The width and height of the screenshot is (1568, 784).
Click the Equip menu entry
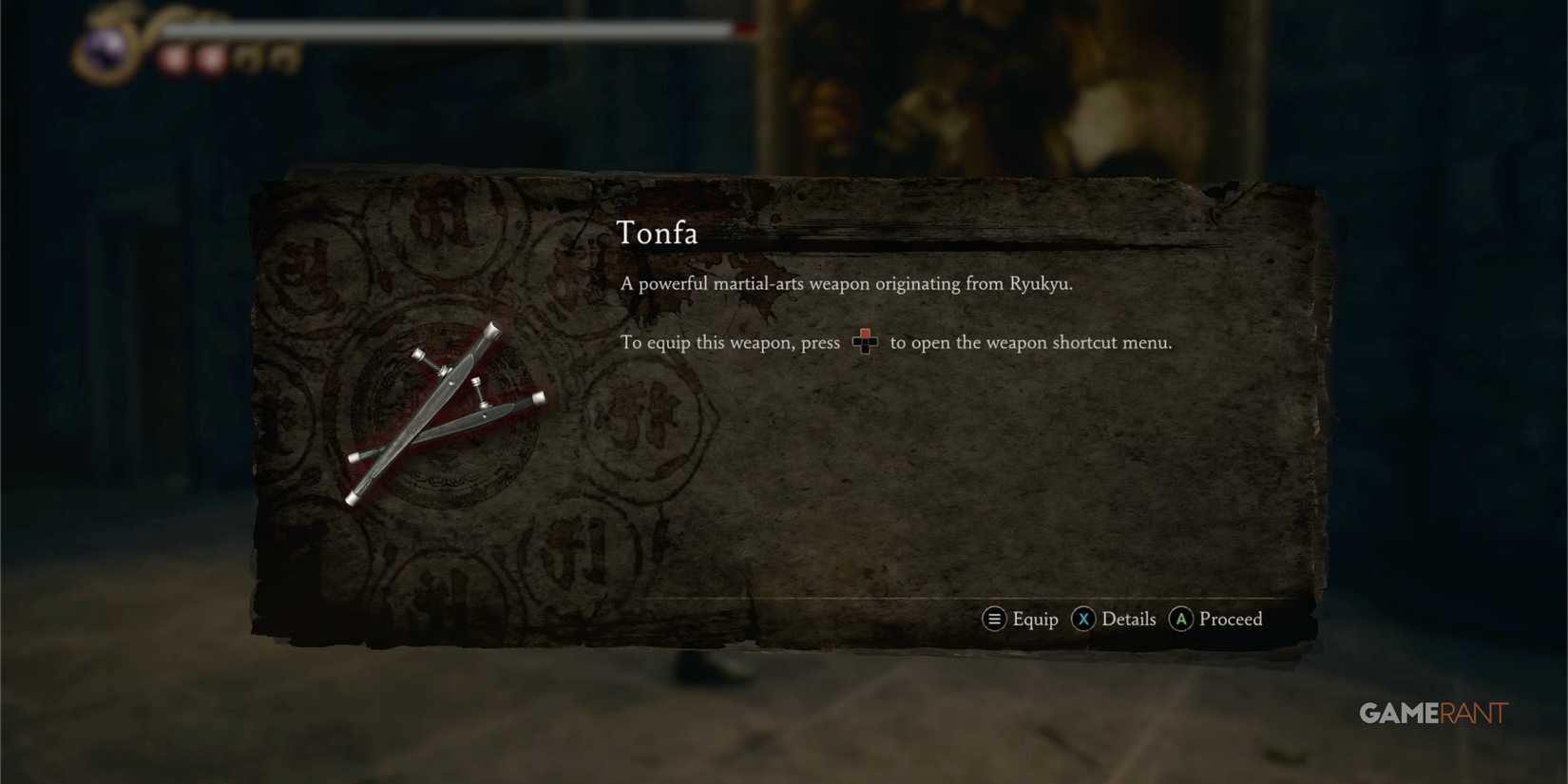click(x=1035, y=619)
